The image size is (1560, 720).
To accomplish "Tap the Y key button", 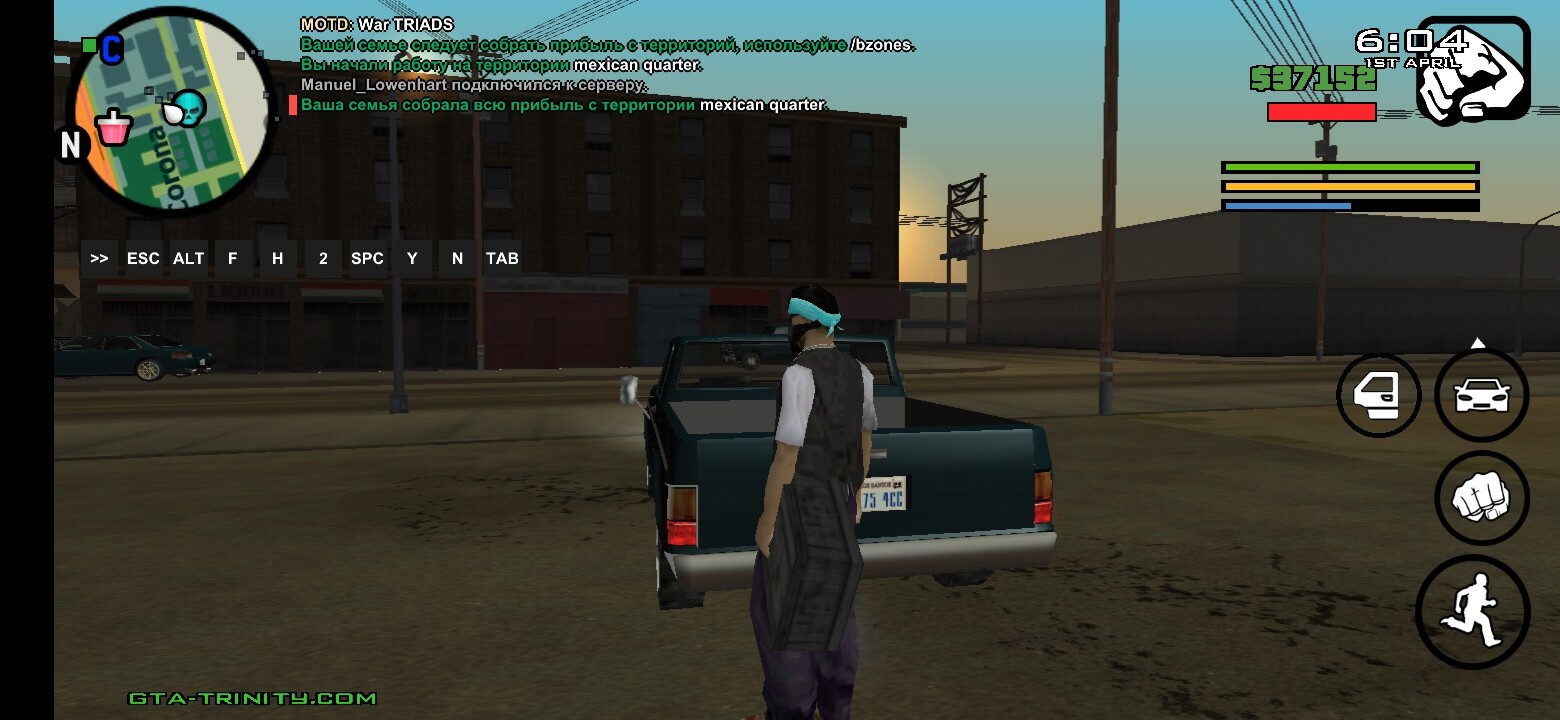I will 412,258.
